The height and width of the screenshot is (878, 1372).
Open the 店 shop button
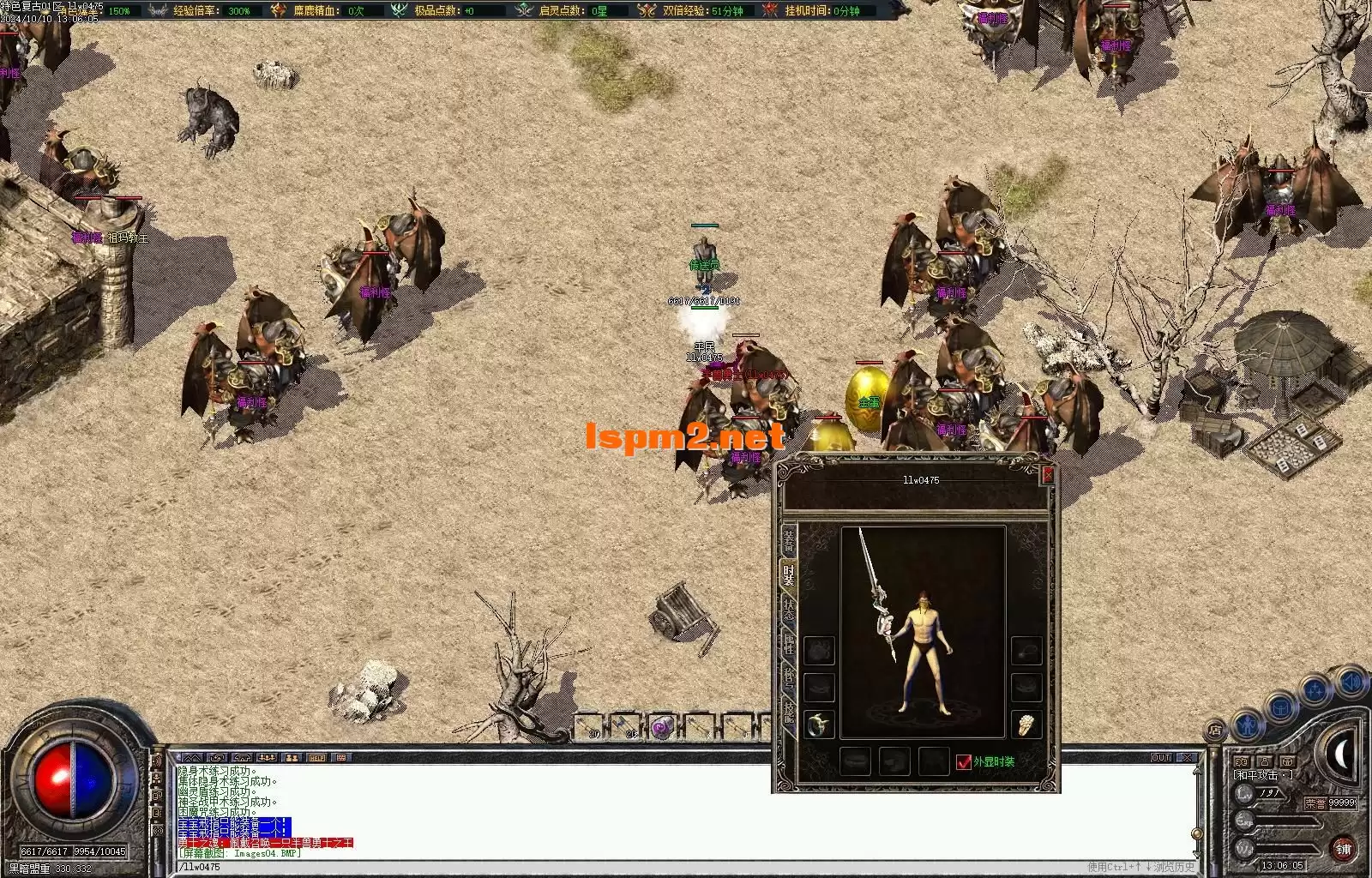tap(1215, 731)
